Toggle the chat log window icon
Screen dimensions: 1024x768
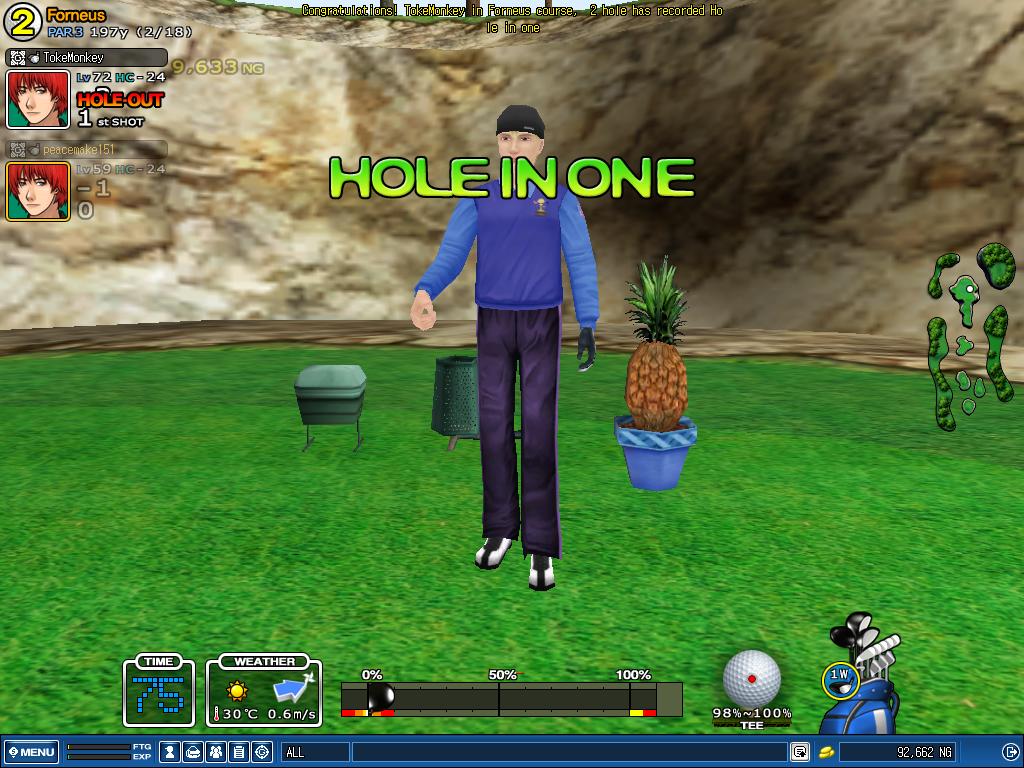(x=800, y=752)
